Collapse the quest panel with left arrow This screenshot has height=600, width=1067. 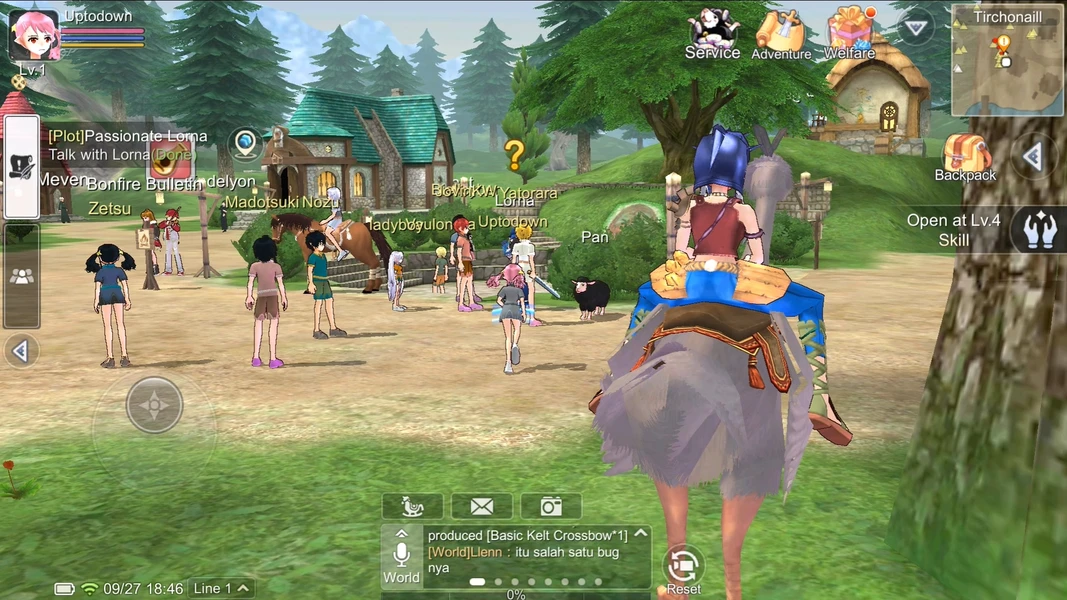pos(20,351)
